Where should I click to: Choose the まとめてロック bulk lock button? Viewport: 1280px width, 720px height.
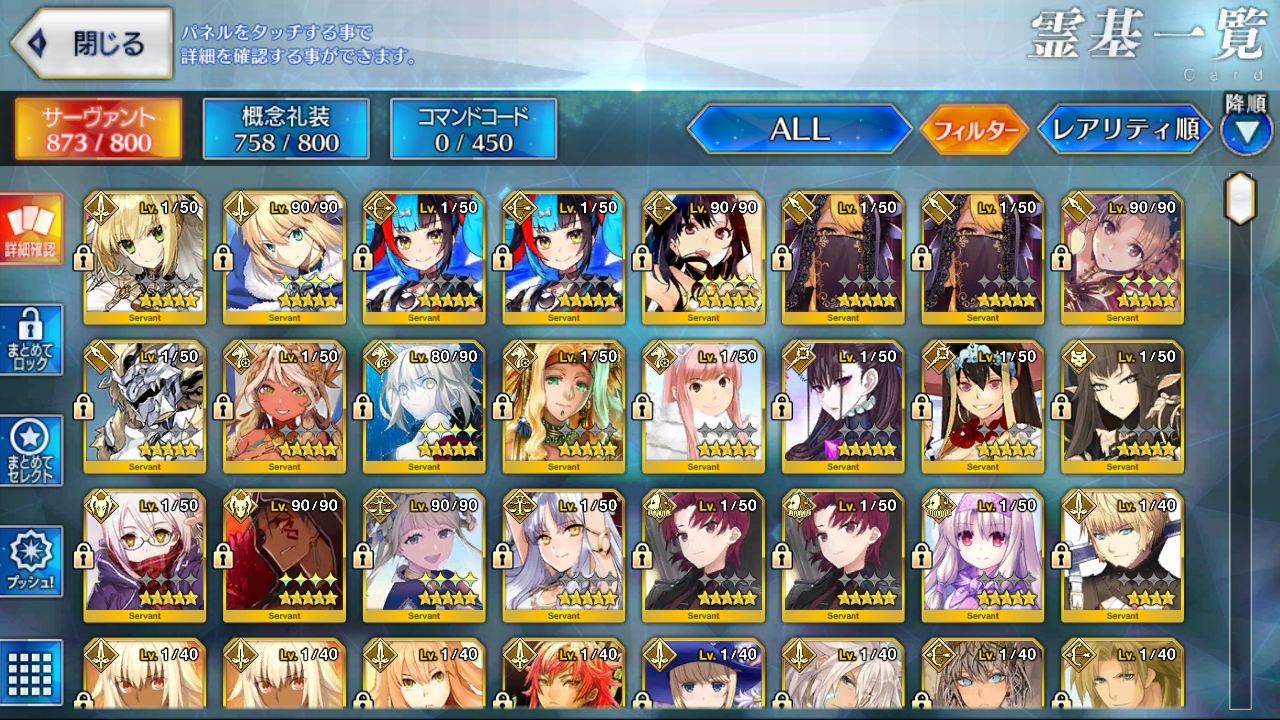click(x=31, y=340)
